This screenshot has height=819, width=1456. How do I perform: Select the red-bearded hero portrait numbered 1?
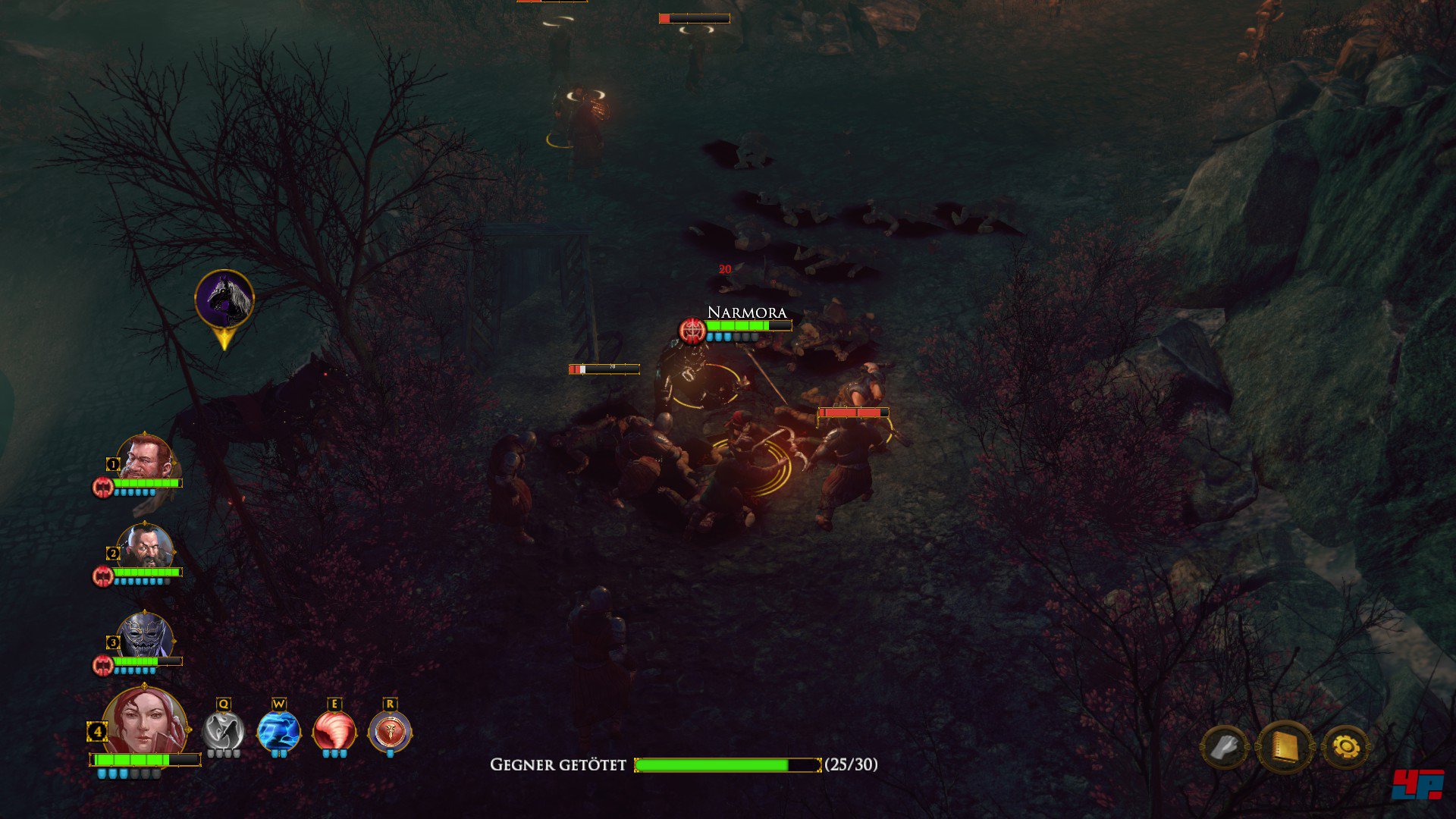[144, 457]
